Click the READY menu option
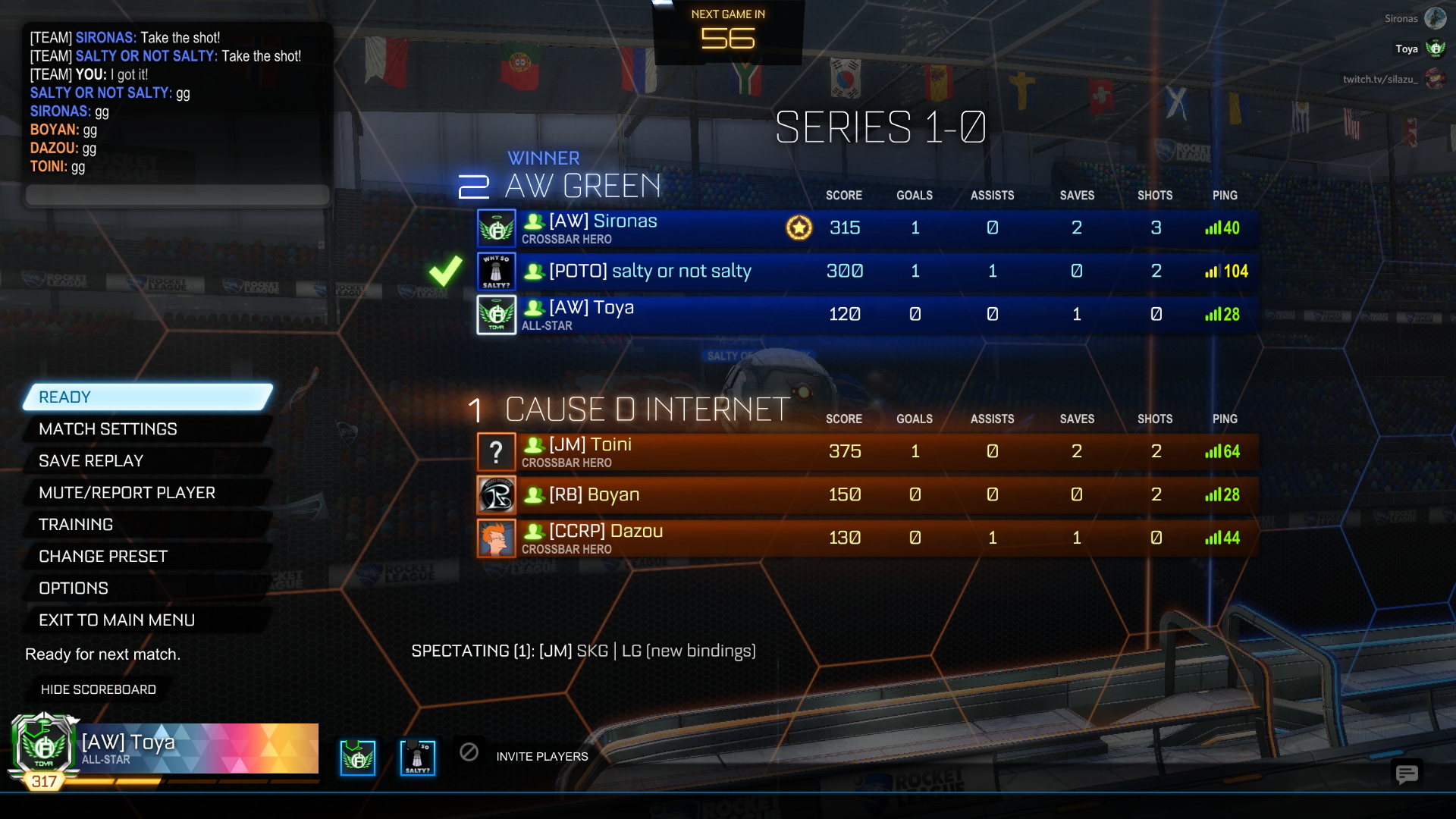Screen dimensions: 1456x819 point(148,397)
